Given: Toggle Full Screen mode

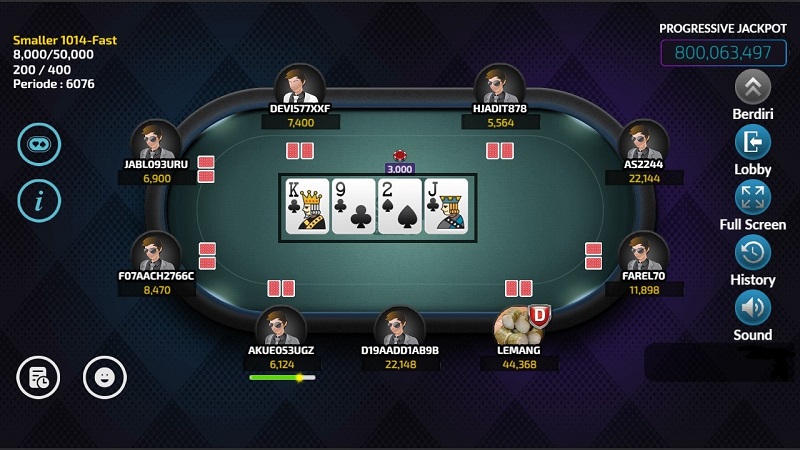Looking at the screenshot, I should pos(753,196).
